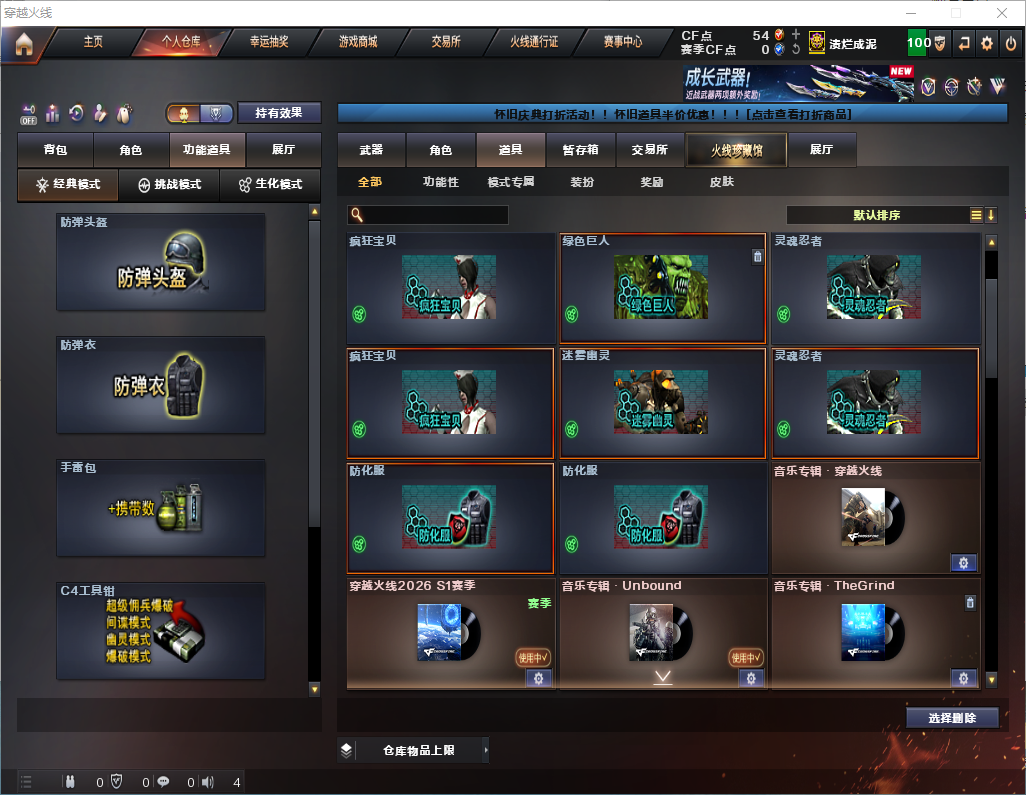
Task: Select the 生化模式 mode tab
Action: (270, 185)
